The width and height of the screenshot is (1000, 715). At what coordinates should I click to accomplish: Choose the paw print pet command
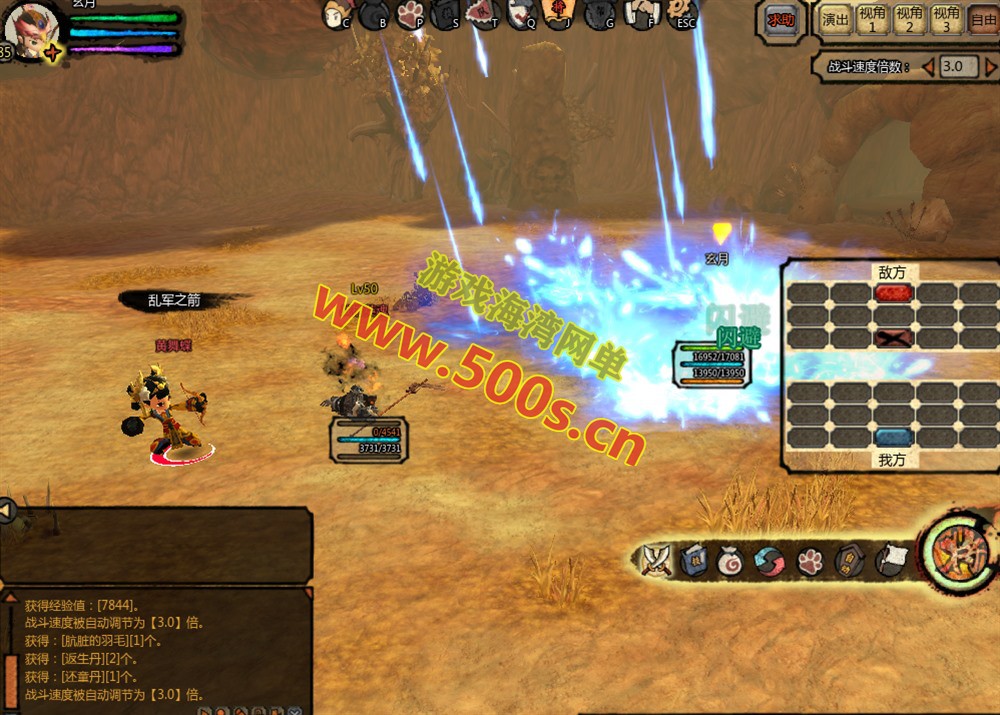(x=810, y=561)
